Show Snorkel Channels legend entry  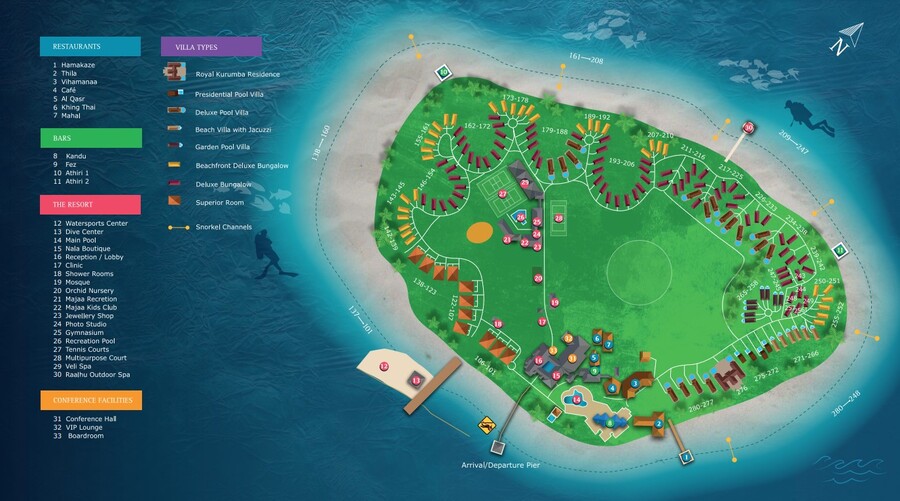click(x=225, y=228)
